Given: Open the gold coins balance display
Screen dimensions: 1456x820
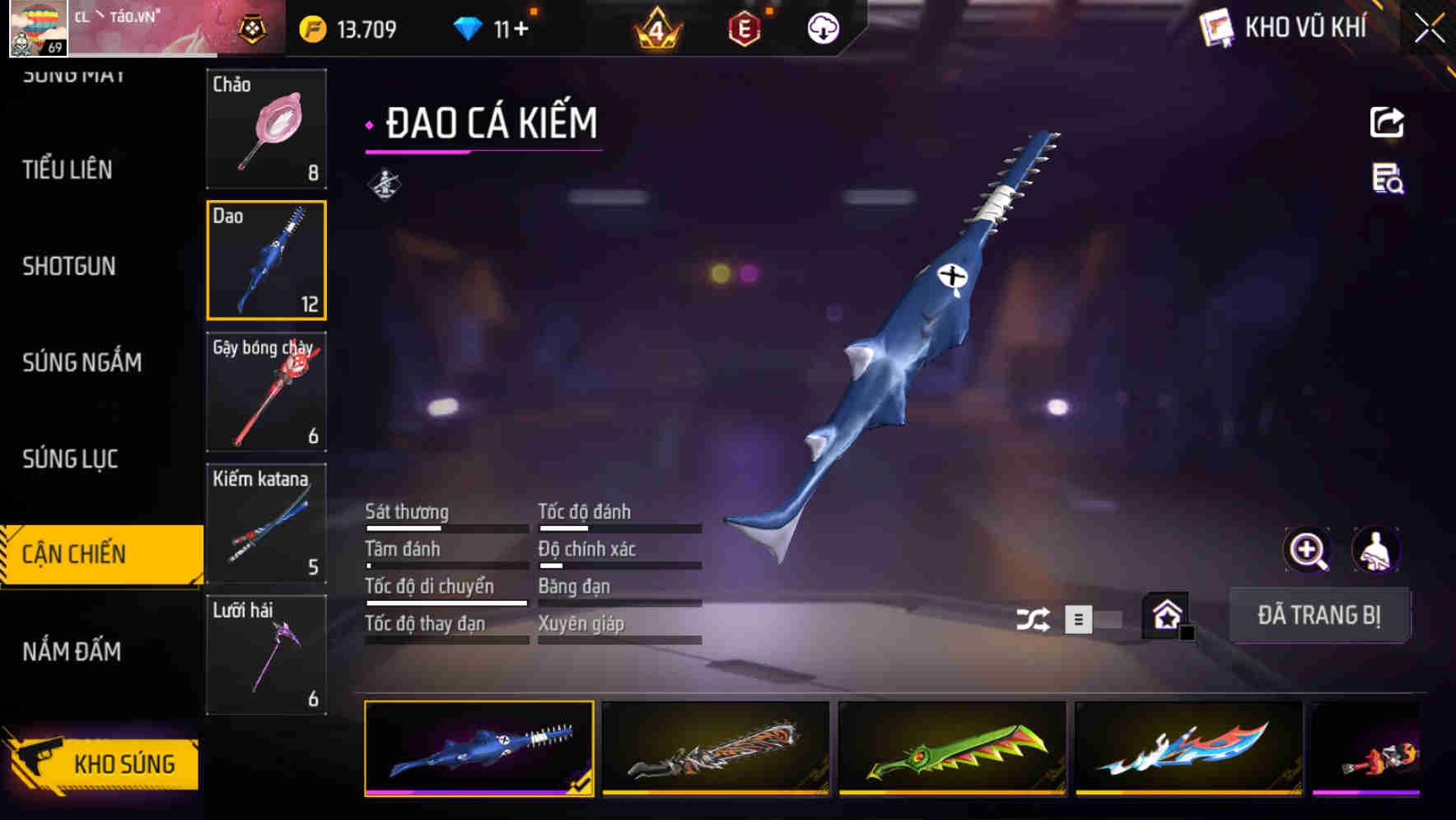Looking at the screenshot, I should click(346, 27).
